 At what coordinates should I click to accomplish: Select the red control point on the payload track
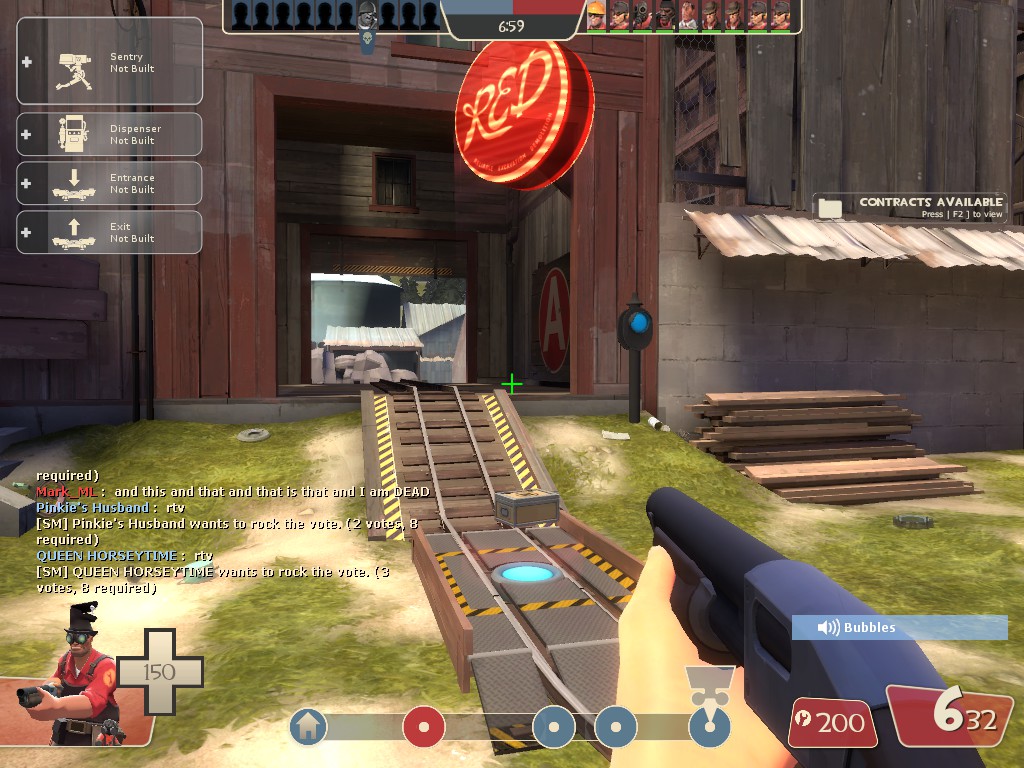coord(423,727)
